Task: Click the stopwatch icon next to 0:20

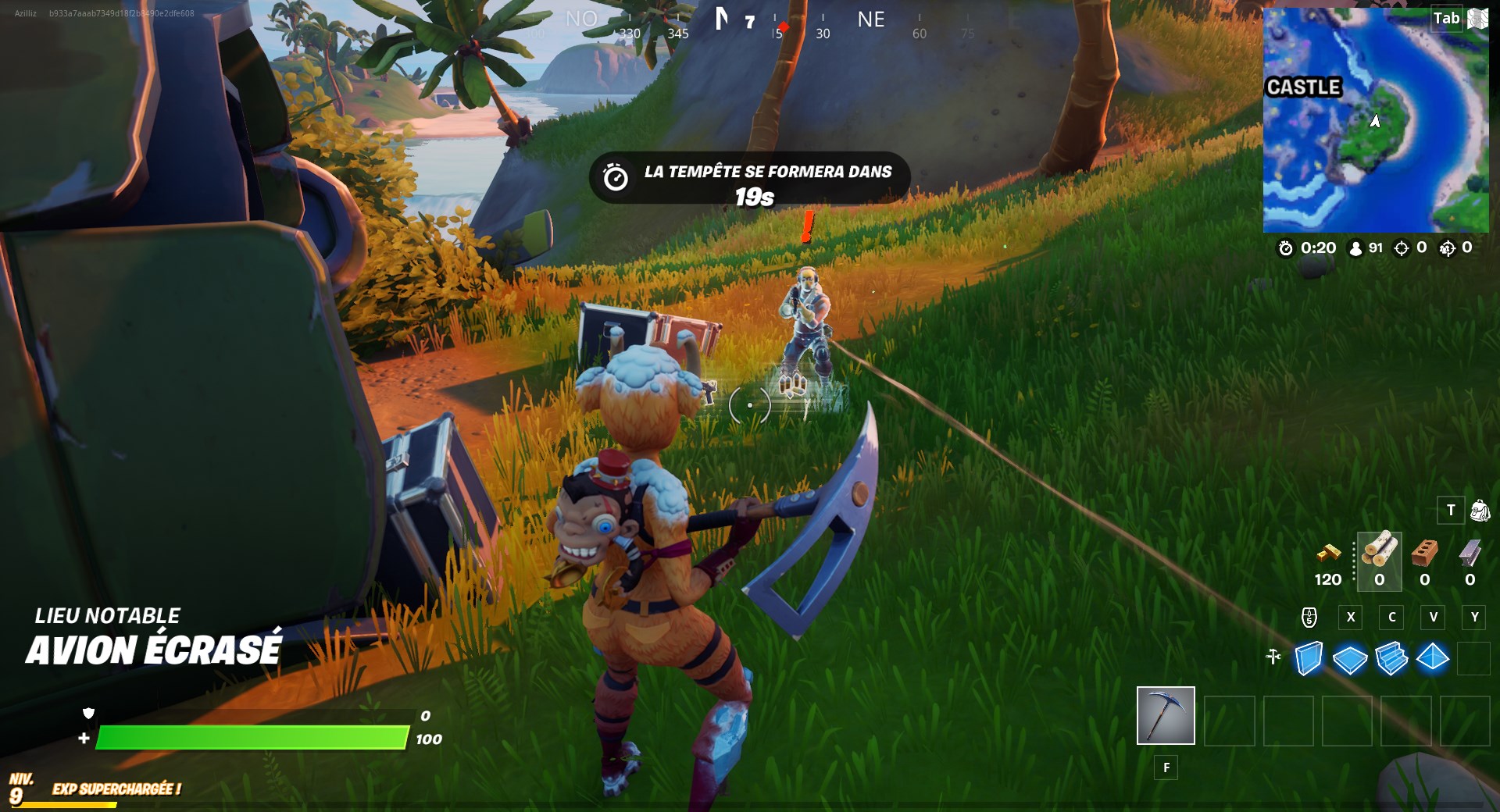Action: tap(1285, 248)
